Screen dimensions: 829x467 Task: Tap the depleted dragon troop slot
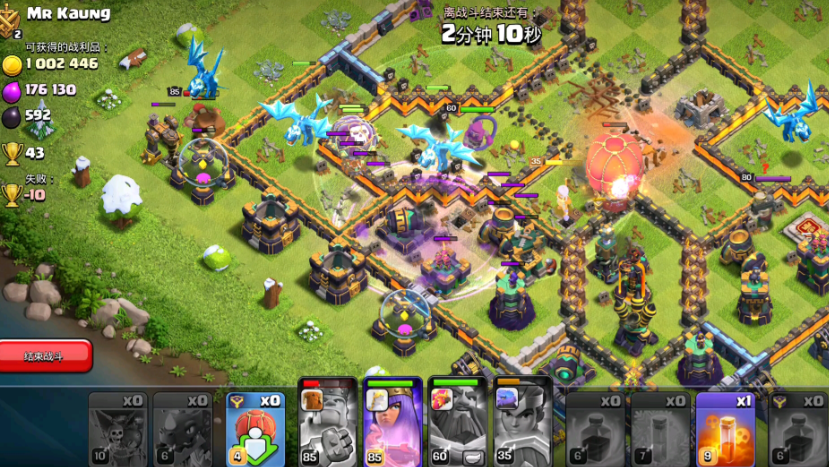pos(182,428)
